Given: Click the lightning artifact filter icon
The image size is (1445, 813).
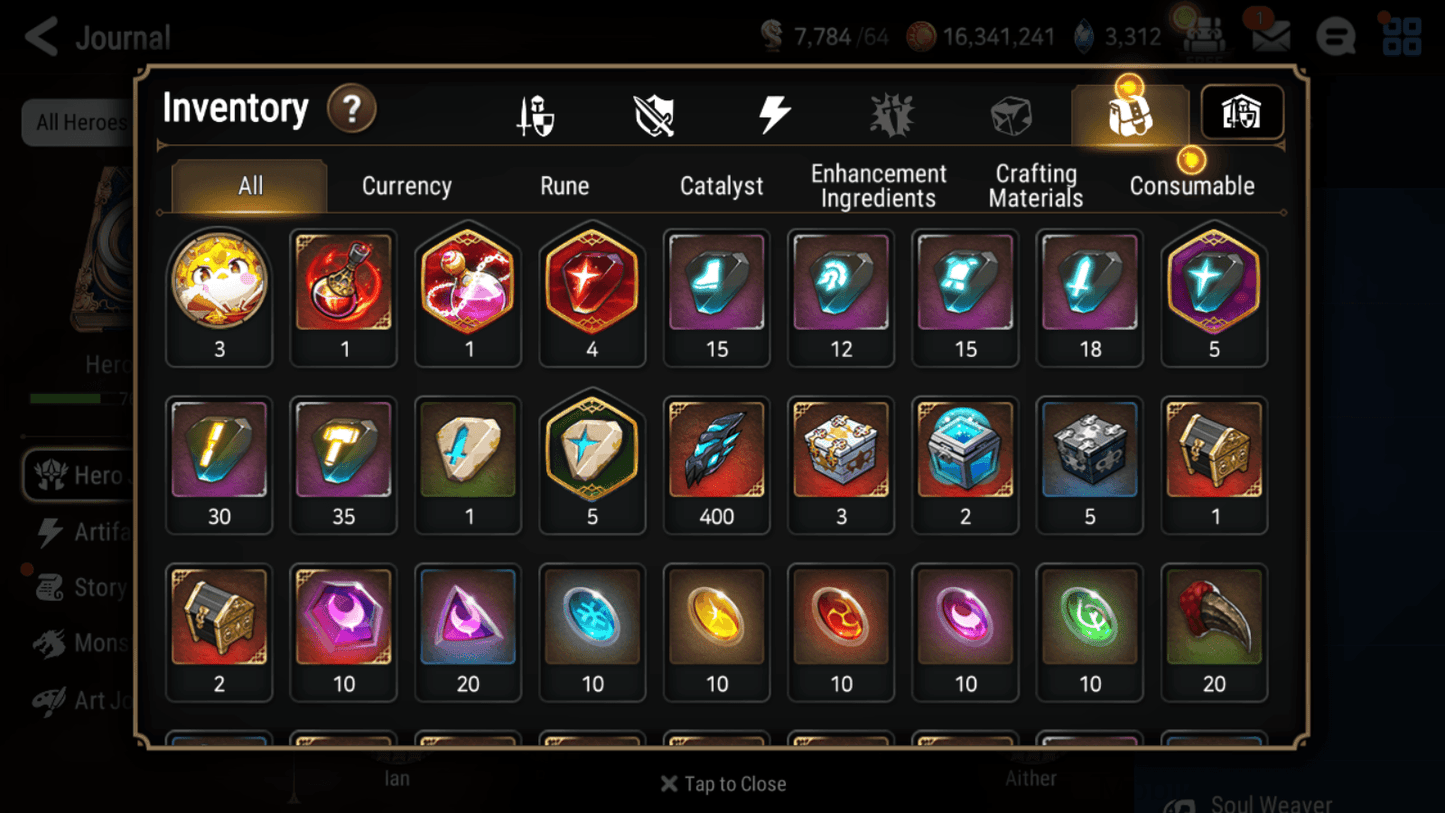Looking at the screenshot, I should tap(774, 113).
